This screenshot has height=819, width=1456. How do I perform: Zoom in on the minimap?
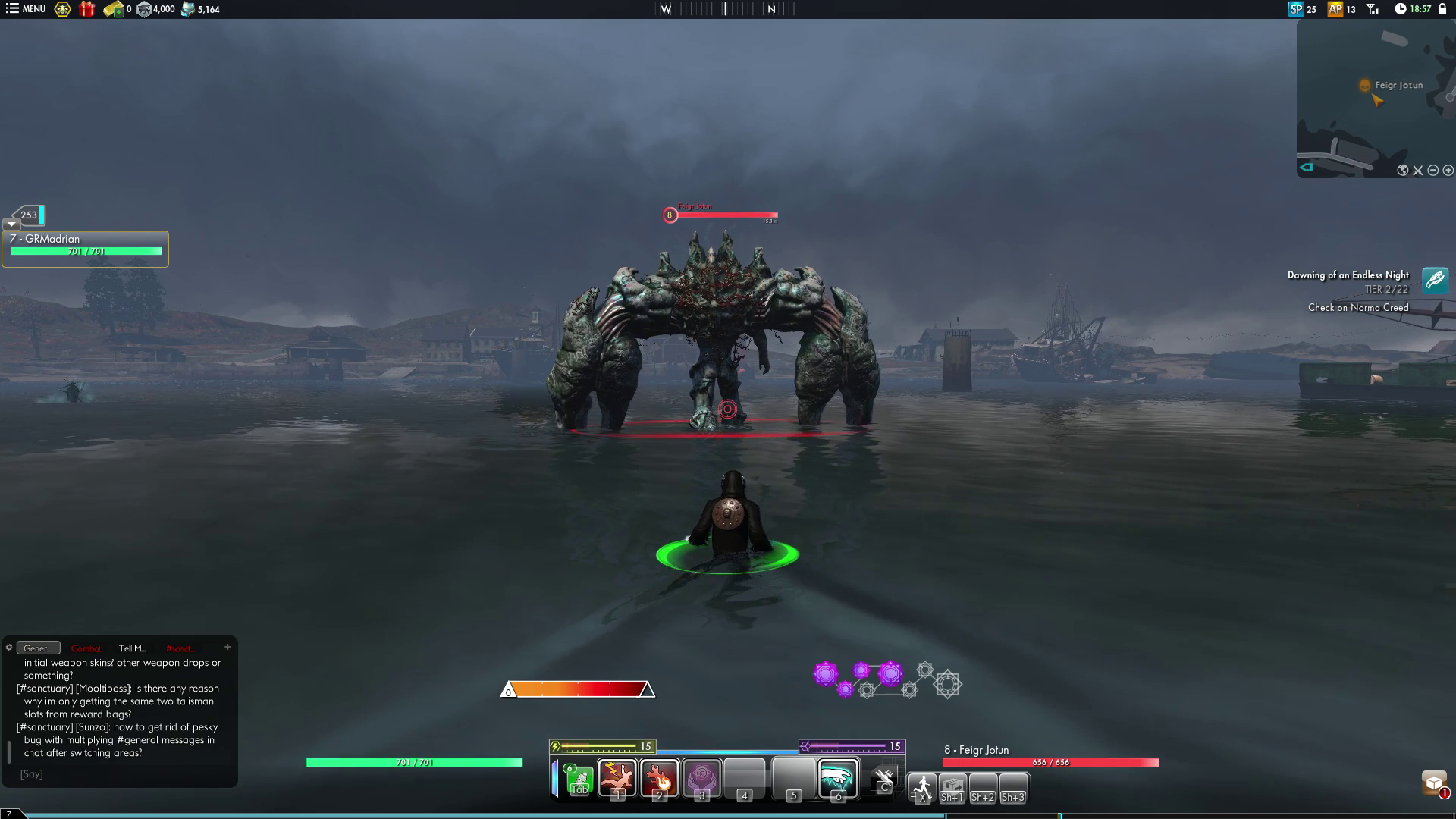[x=1448, y=171]
